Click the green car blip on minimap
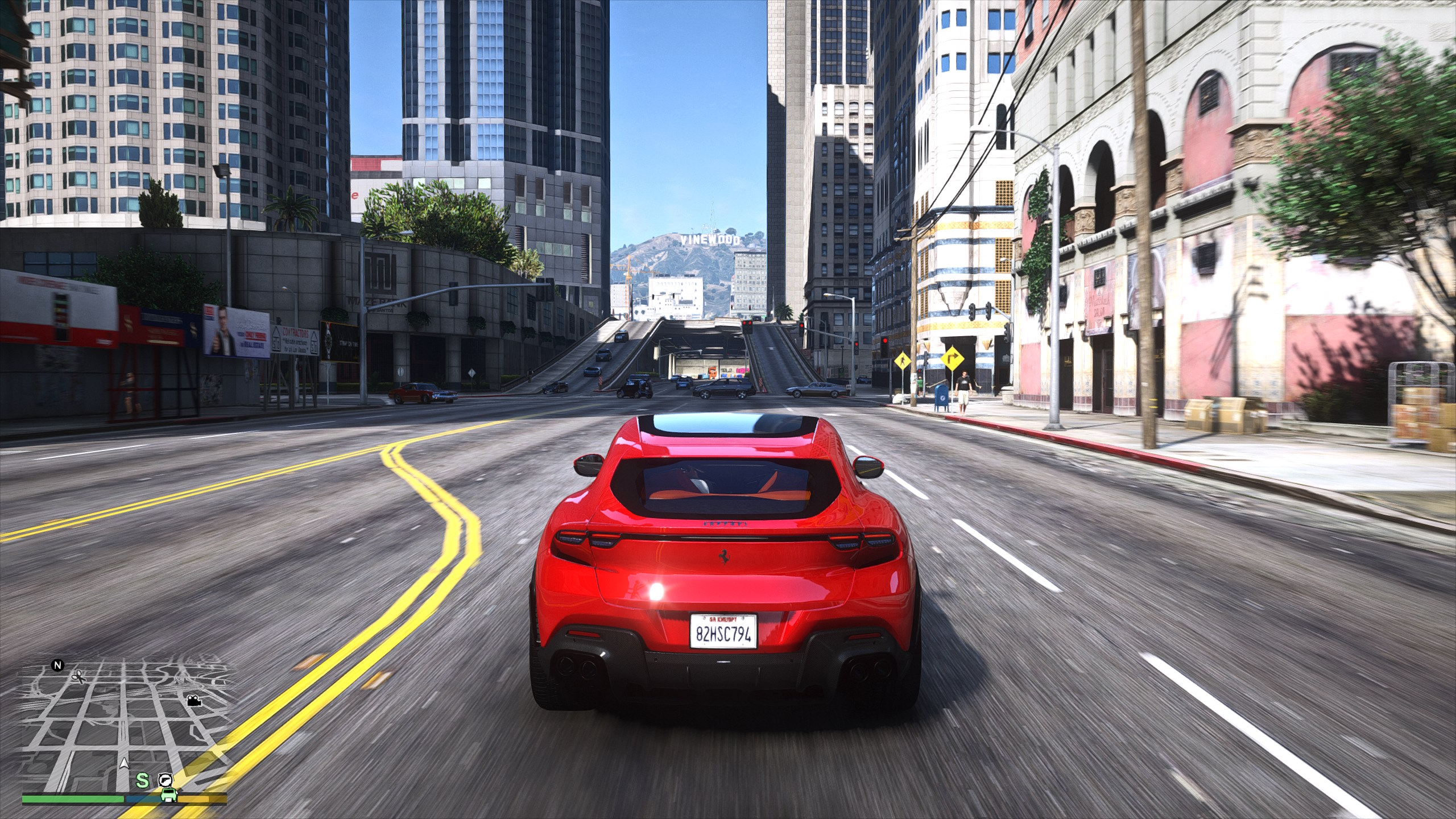1456x819 pixels. click(168, 795)
